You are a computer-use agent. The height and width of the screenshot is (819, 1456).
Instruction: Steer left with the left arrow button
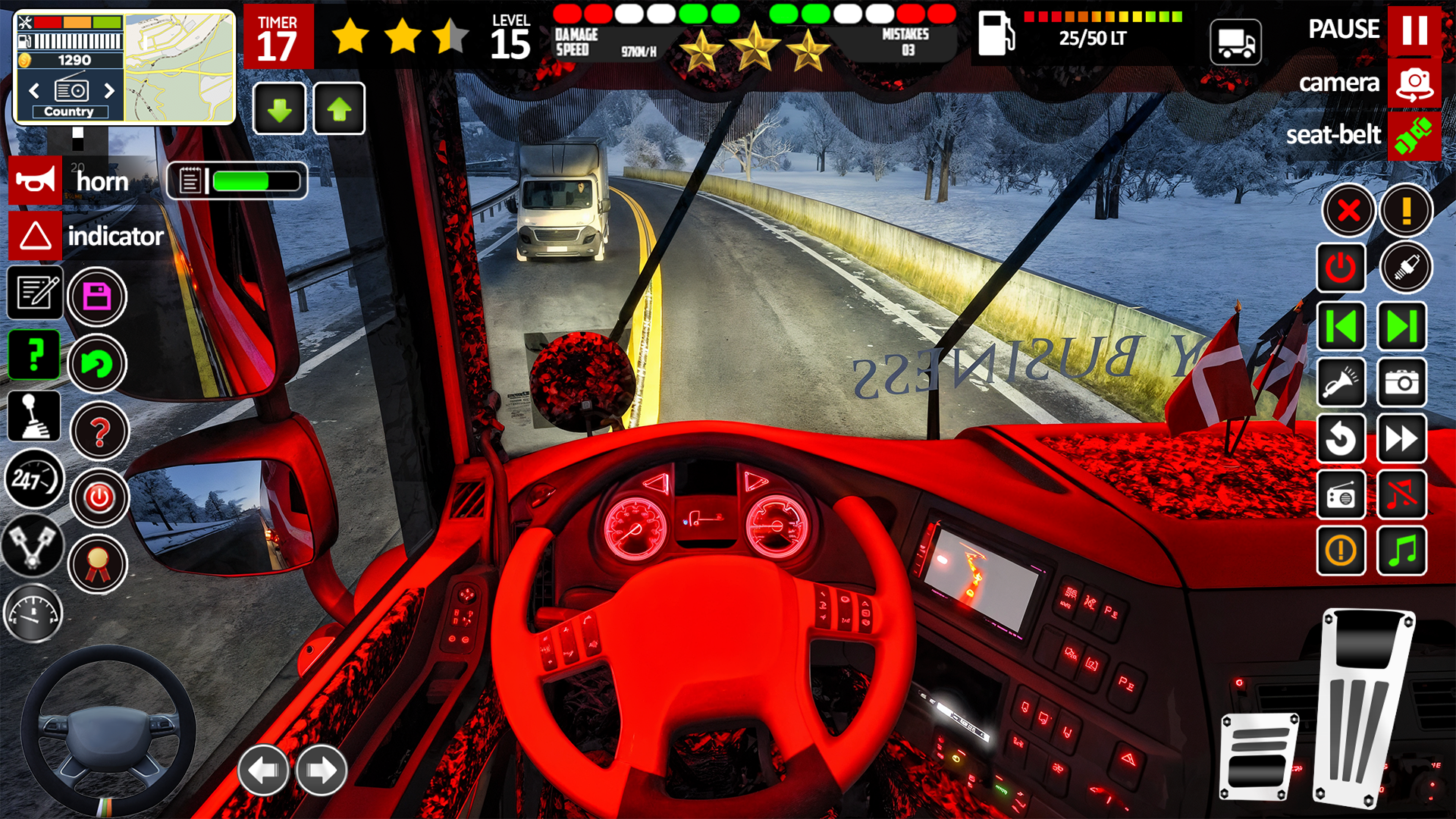pos(263,770)
